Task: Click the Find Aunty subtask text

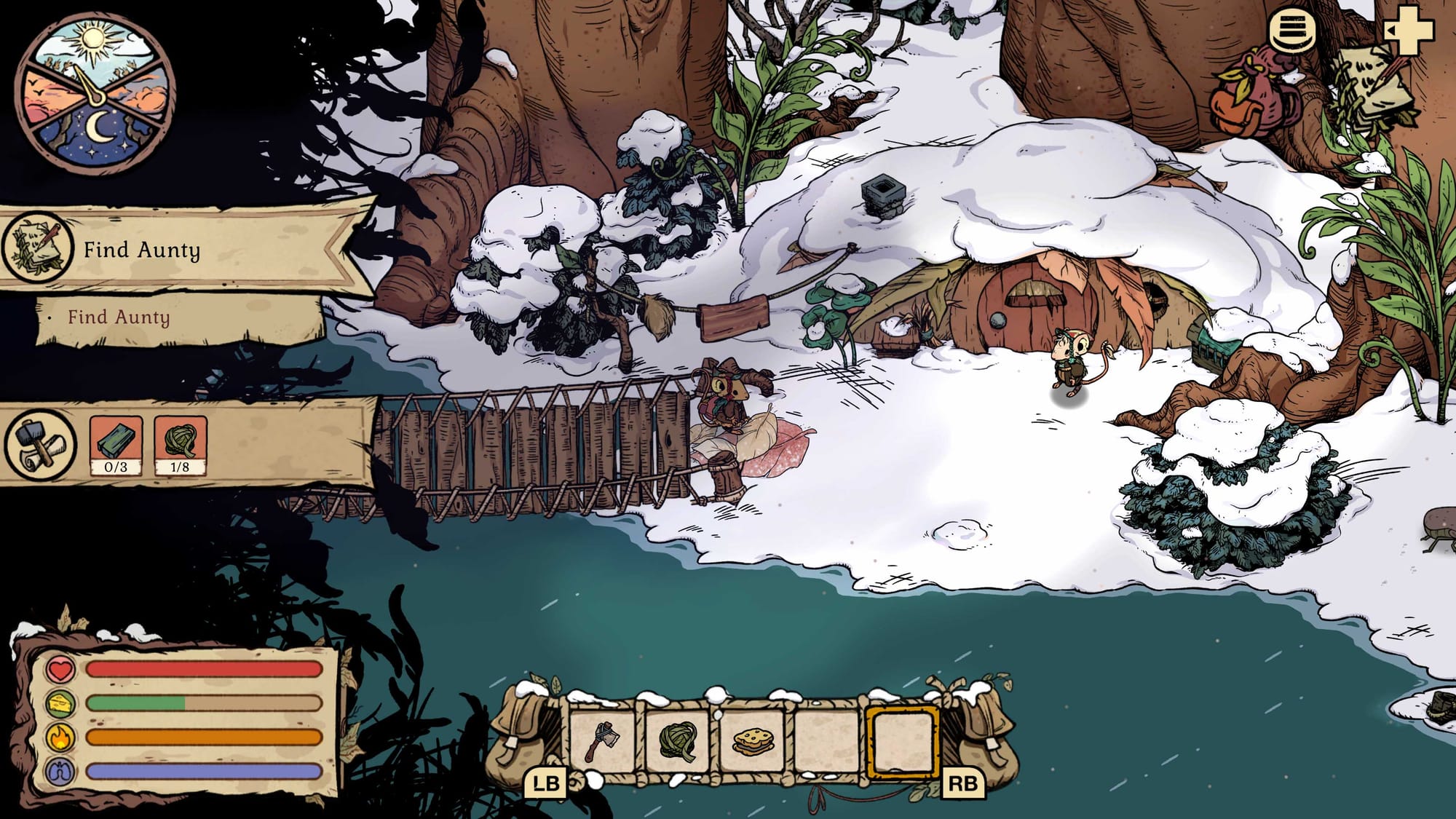Action: pyautogui.click(x=119, y=317)
